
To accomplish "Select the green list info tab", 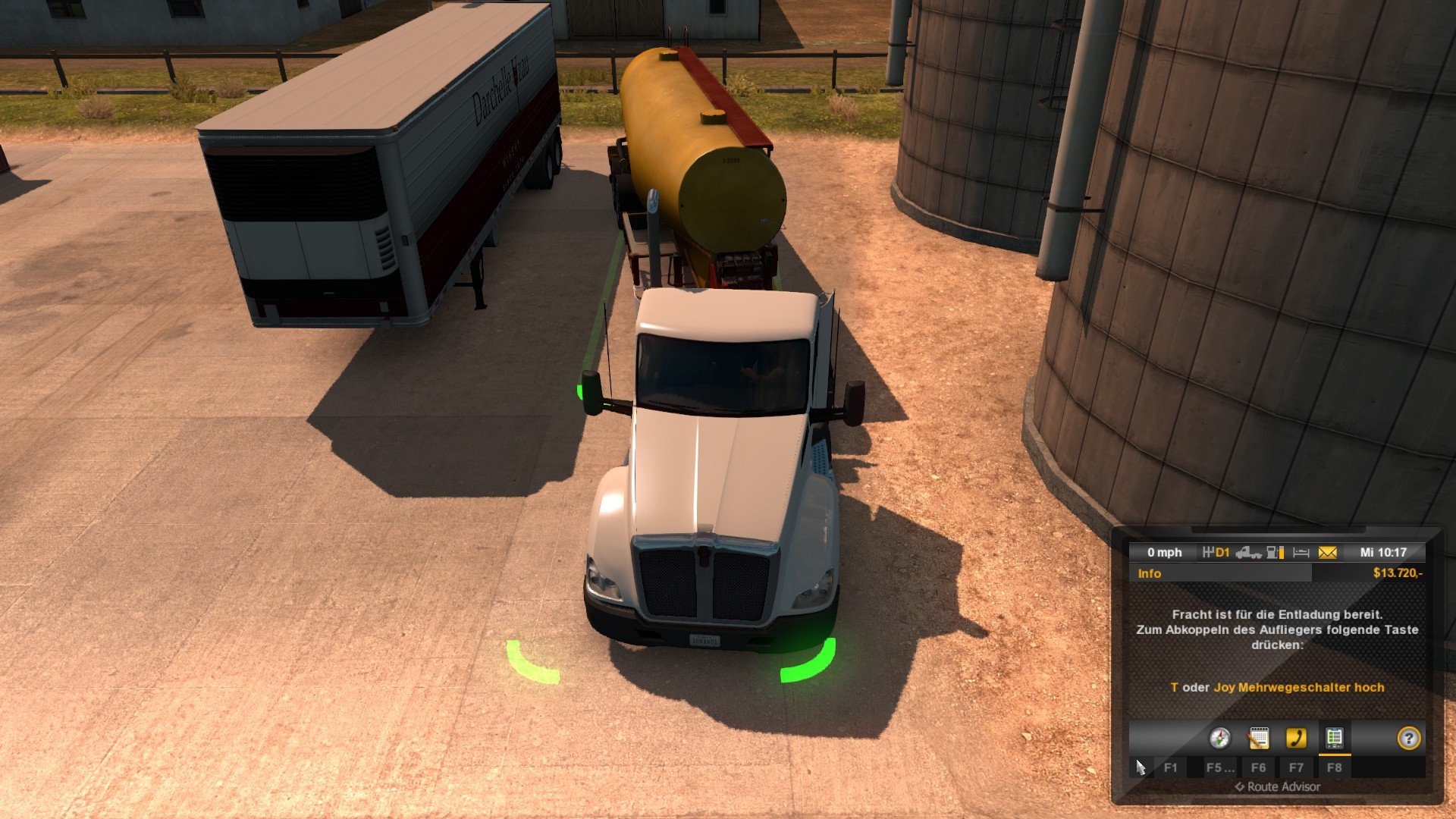I will pyautogui.click(x=1334, y=738).
